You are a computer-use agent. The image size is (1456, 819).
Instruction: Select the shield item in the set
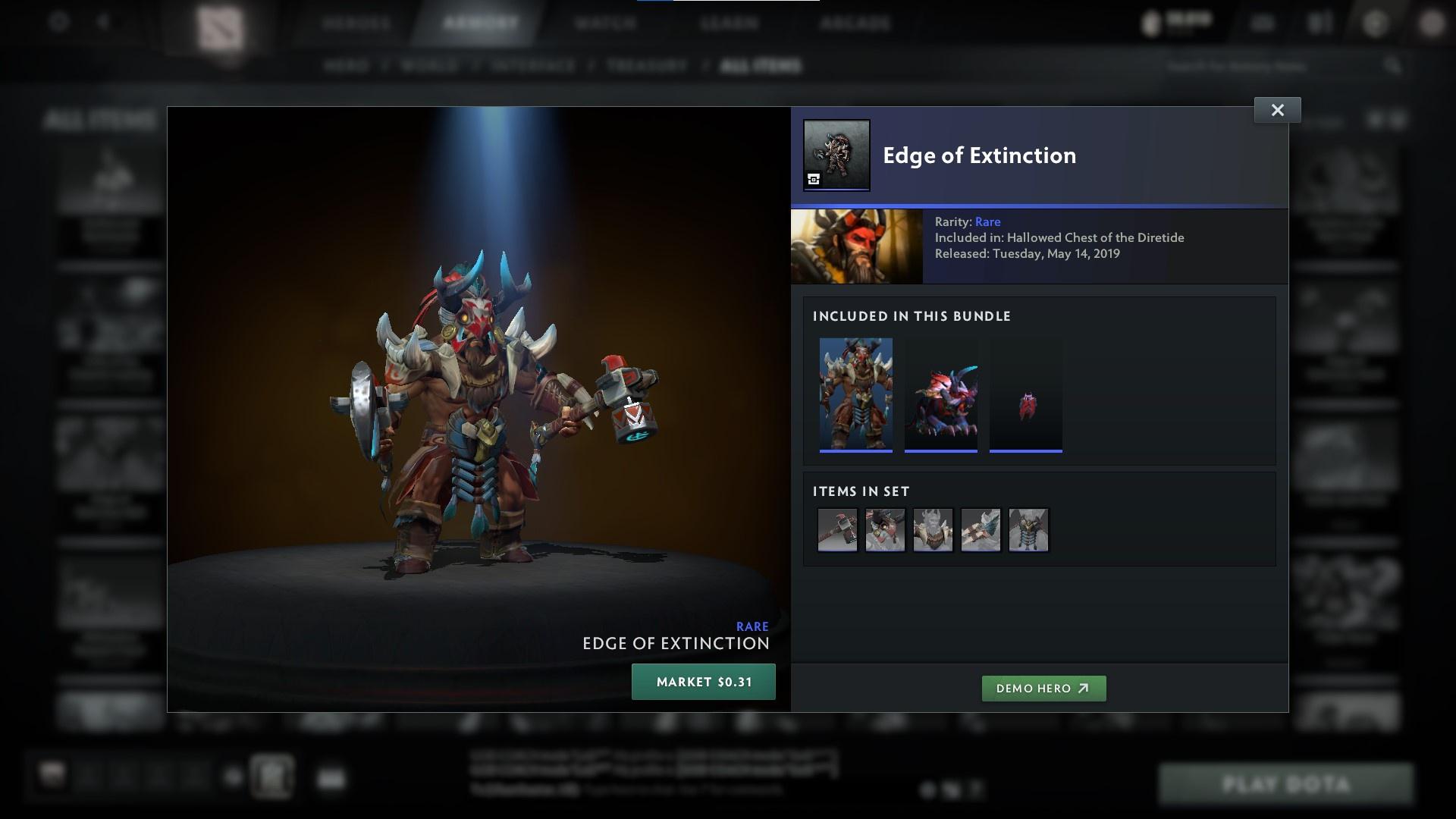point(981,530)
